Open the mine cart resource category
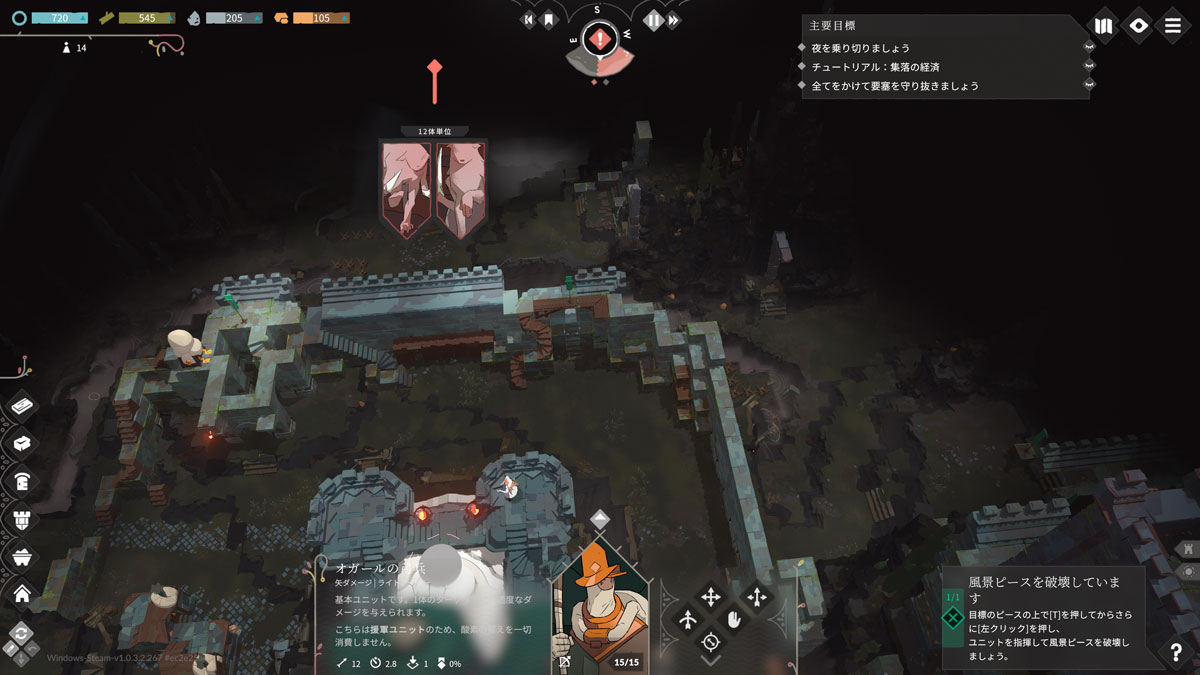1200x675 pixels. pos(22,557)
